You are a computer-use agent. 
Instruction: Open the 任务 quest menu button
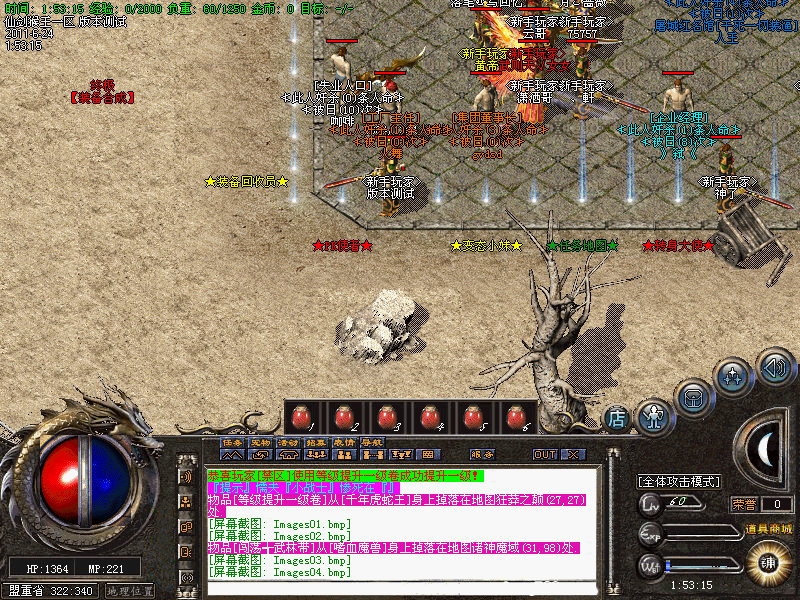pos(232,442)
